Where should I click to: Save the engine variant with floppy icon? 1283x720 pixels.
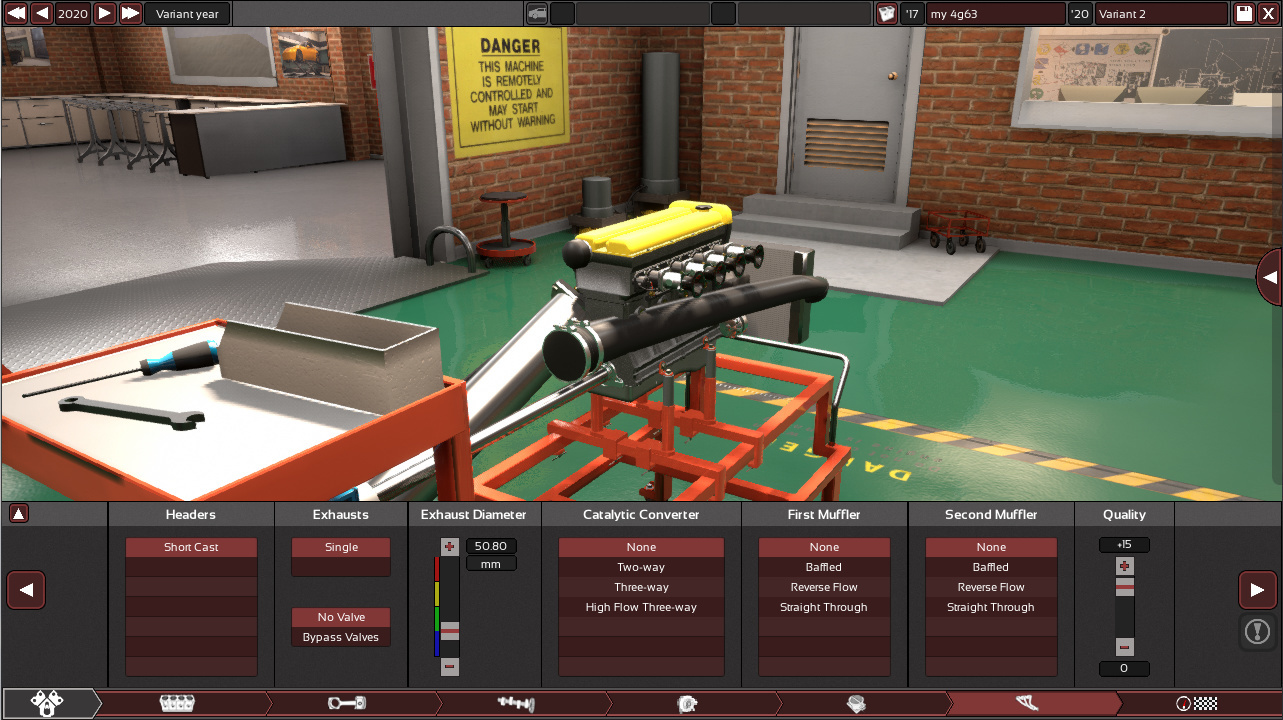point(1244,13)
